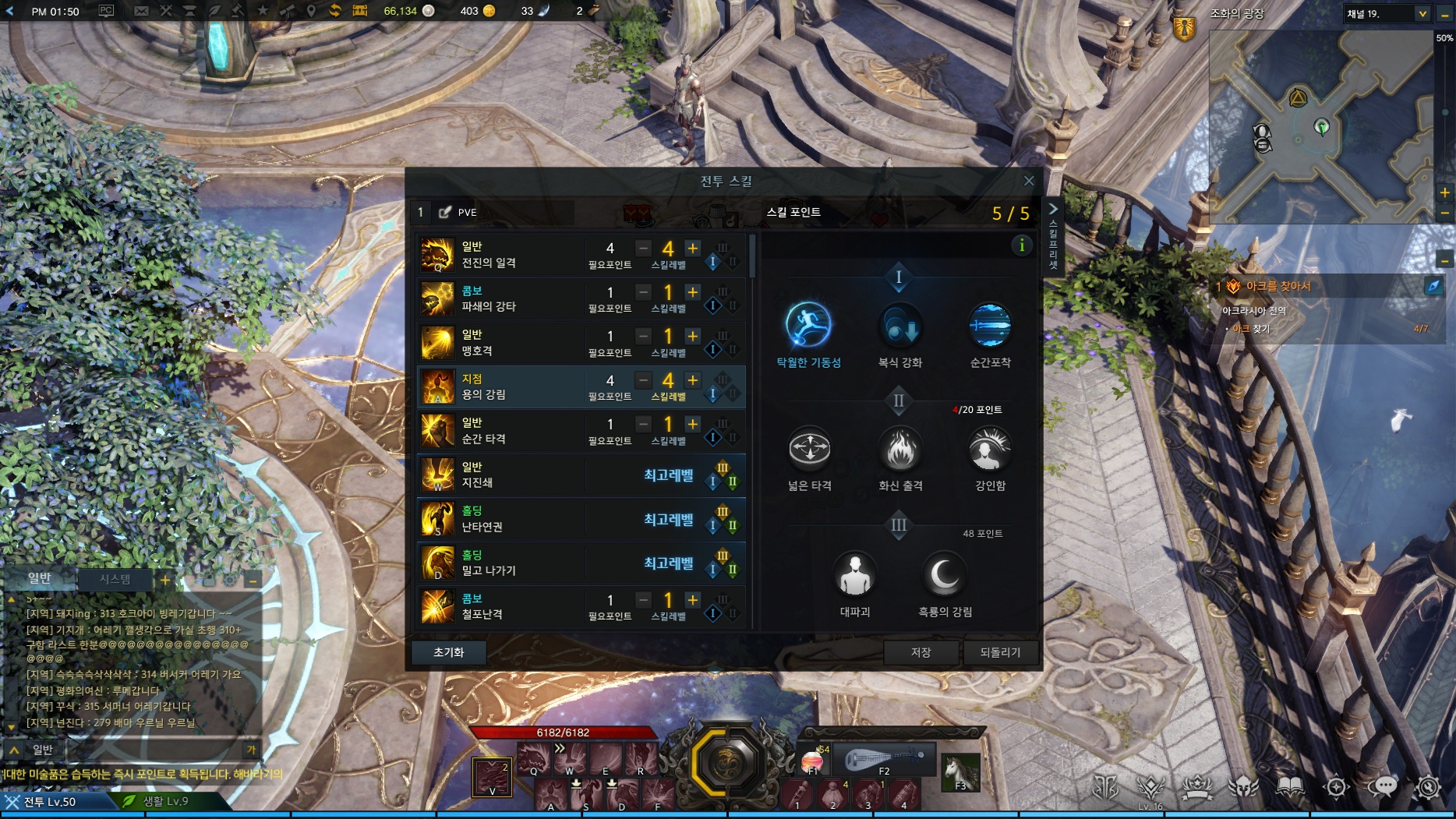Decrease 용의 강림 skill level
Viewport: 1456px width, 819px height.
click(643, 380)
